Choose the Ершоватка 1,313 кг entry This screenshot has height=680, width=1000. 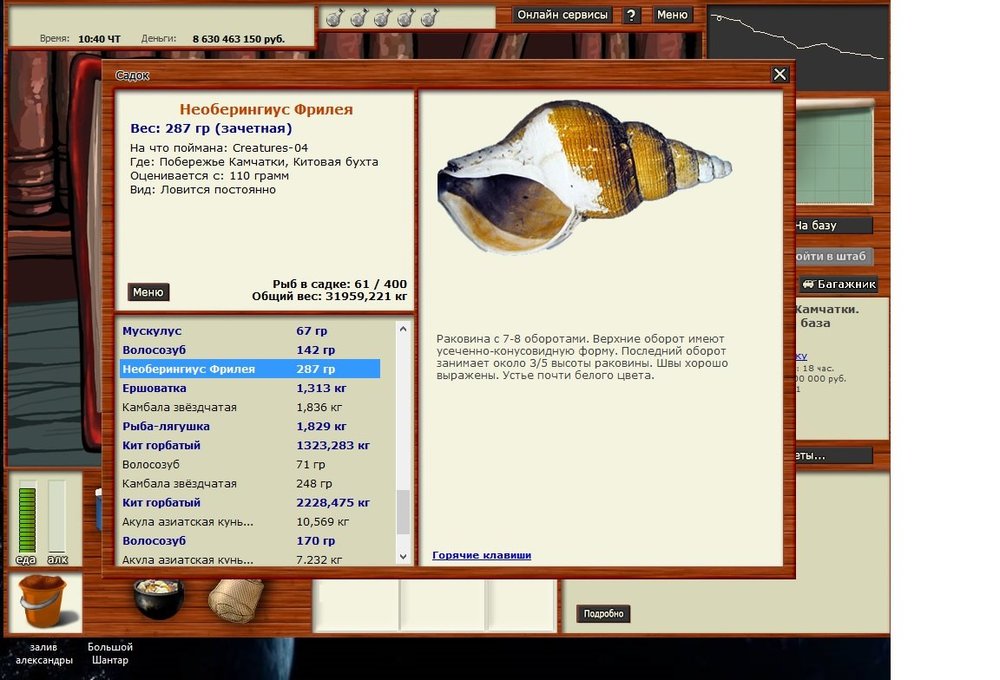(156, 388)
